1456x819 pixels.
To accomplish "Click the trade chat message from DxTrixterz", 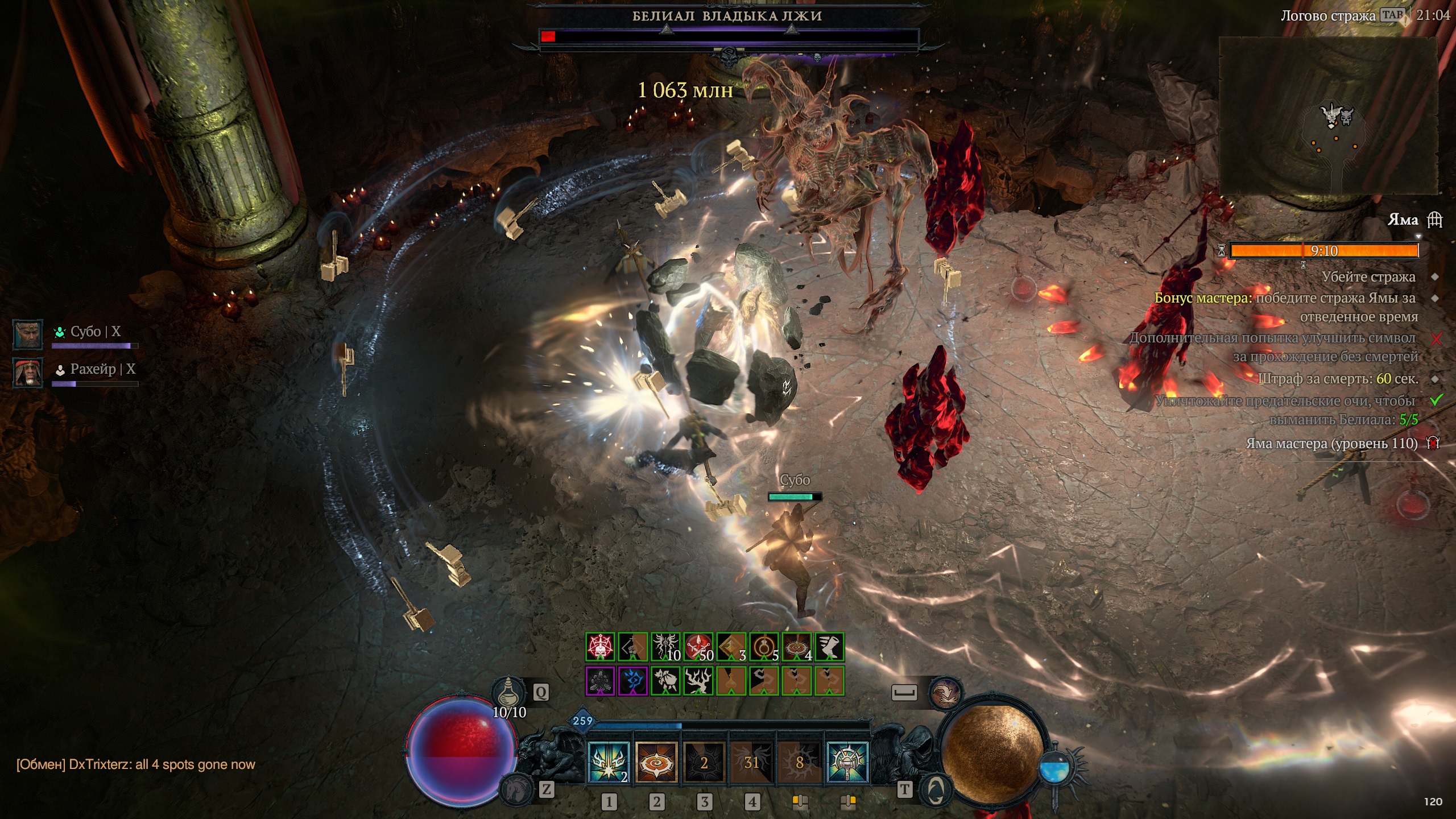I will point(136,764).
